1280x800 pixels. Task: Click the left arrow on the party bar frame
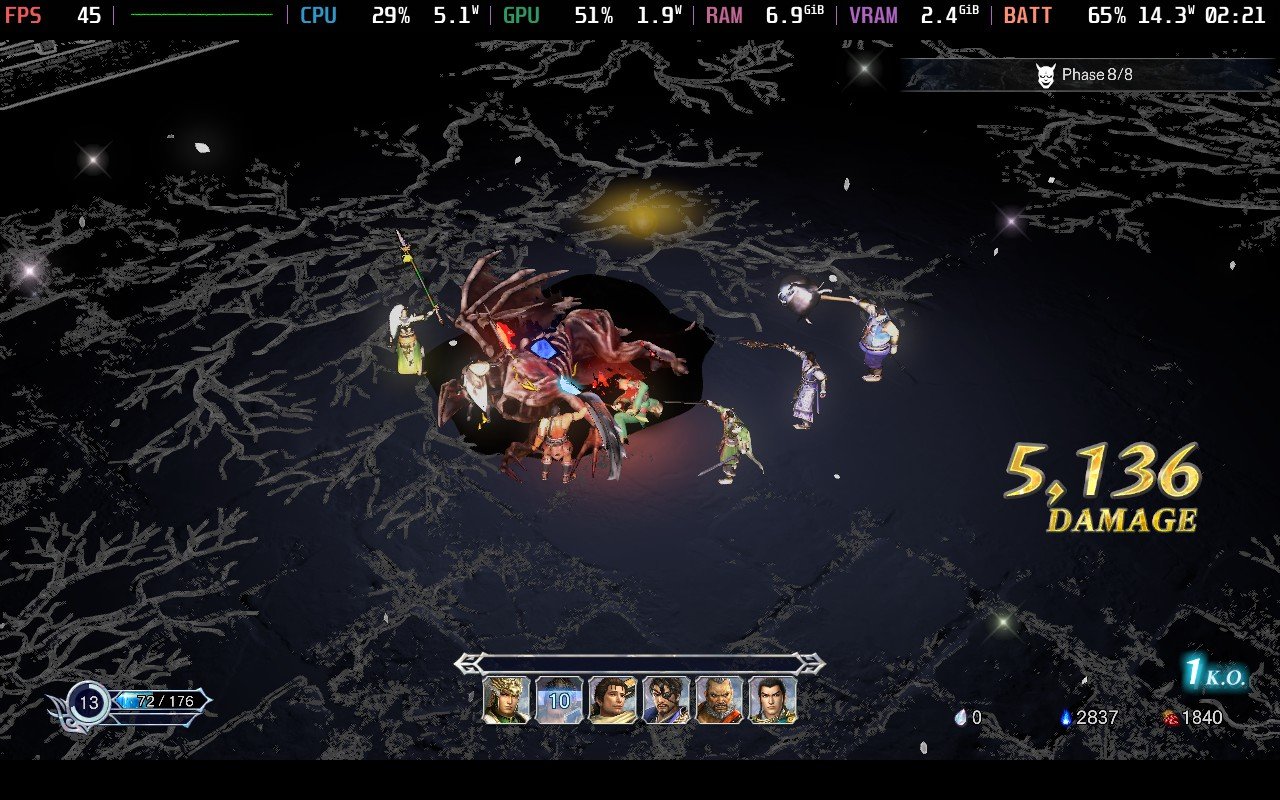[x=467, y=664]
